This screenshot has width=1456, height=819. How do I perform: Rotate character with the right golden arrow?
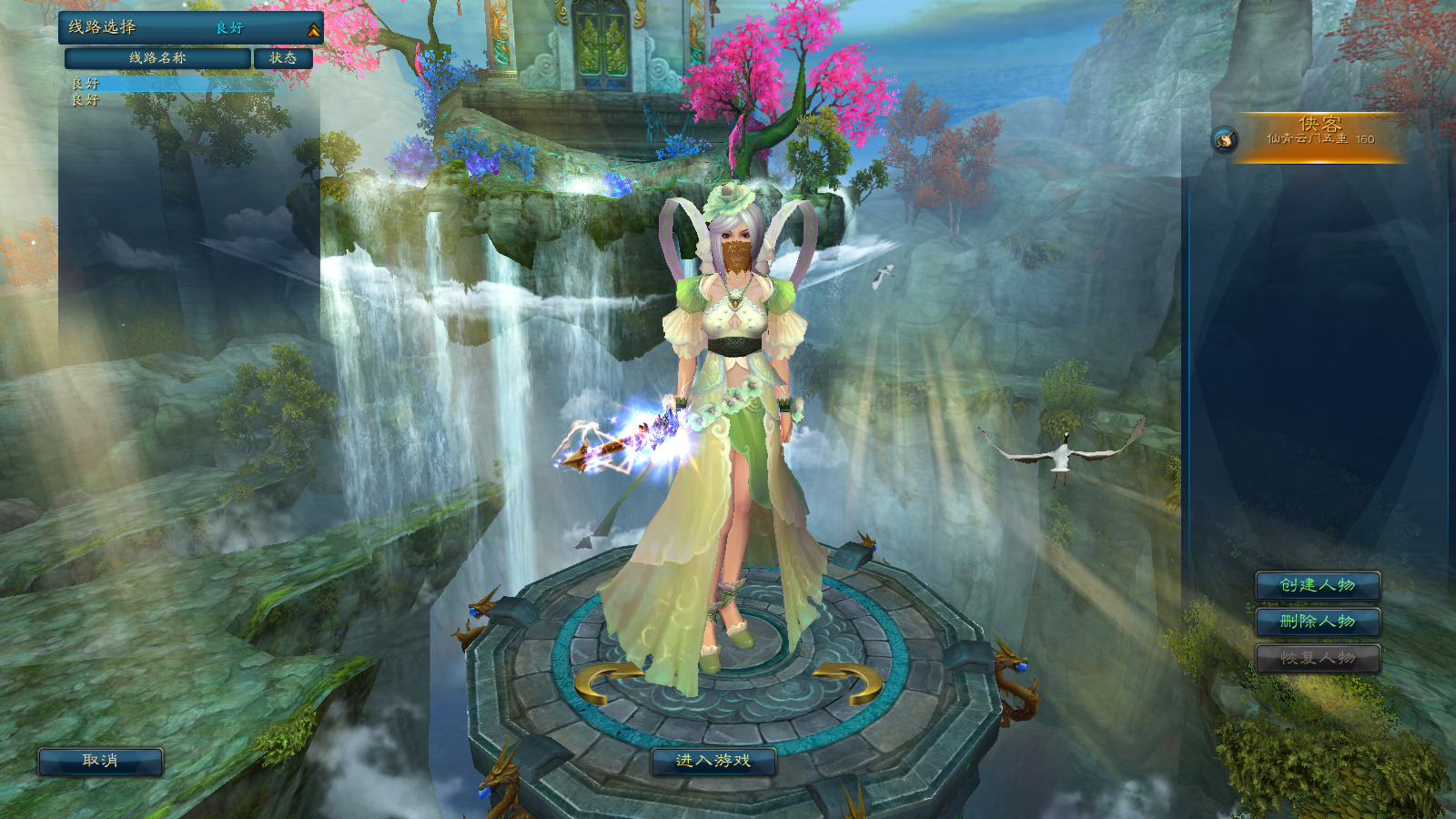[849, 684]
